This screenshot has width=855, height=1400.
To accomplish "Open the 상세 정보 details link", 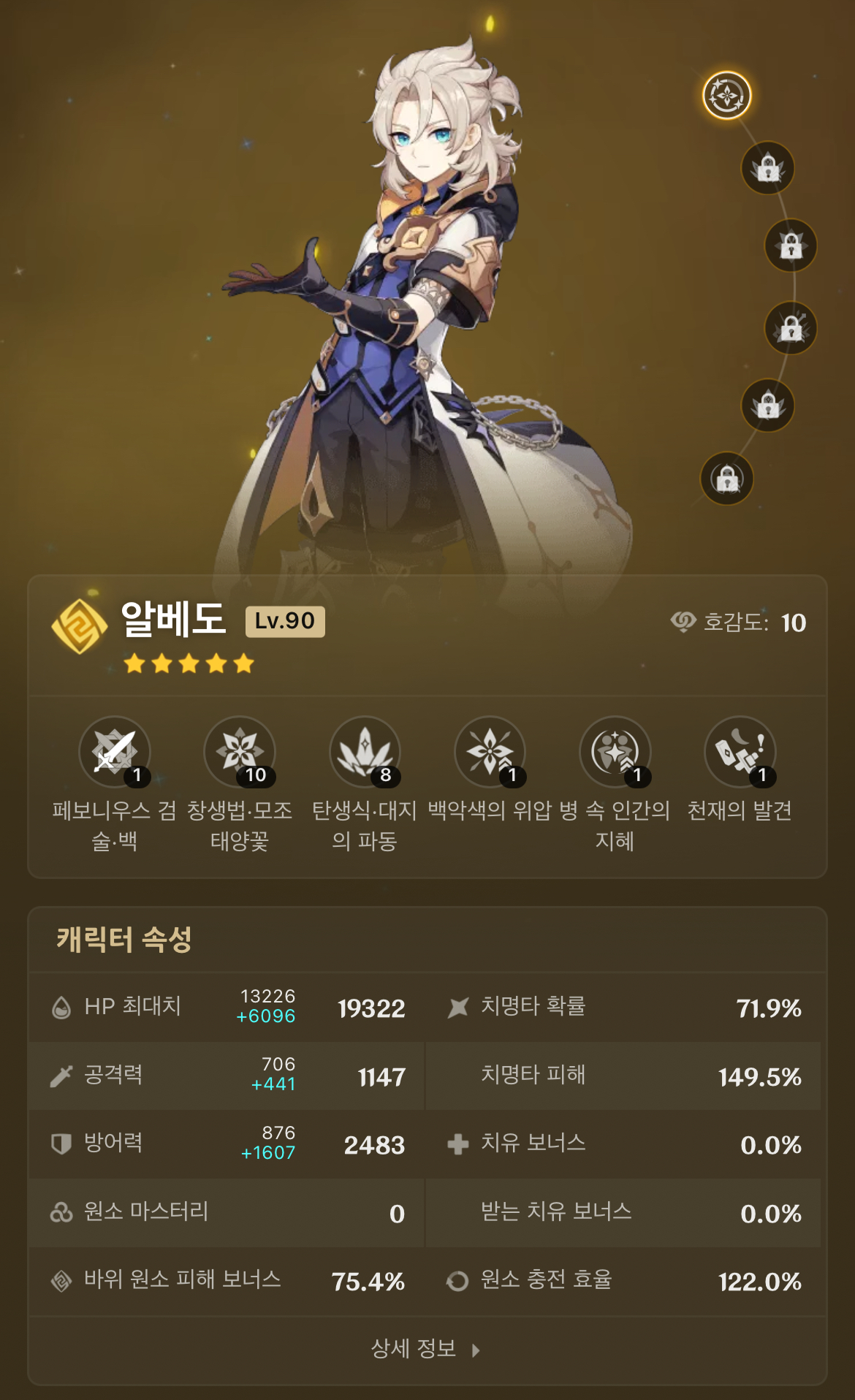I will (425, 1349).
